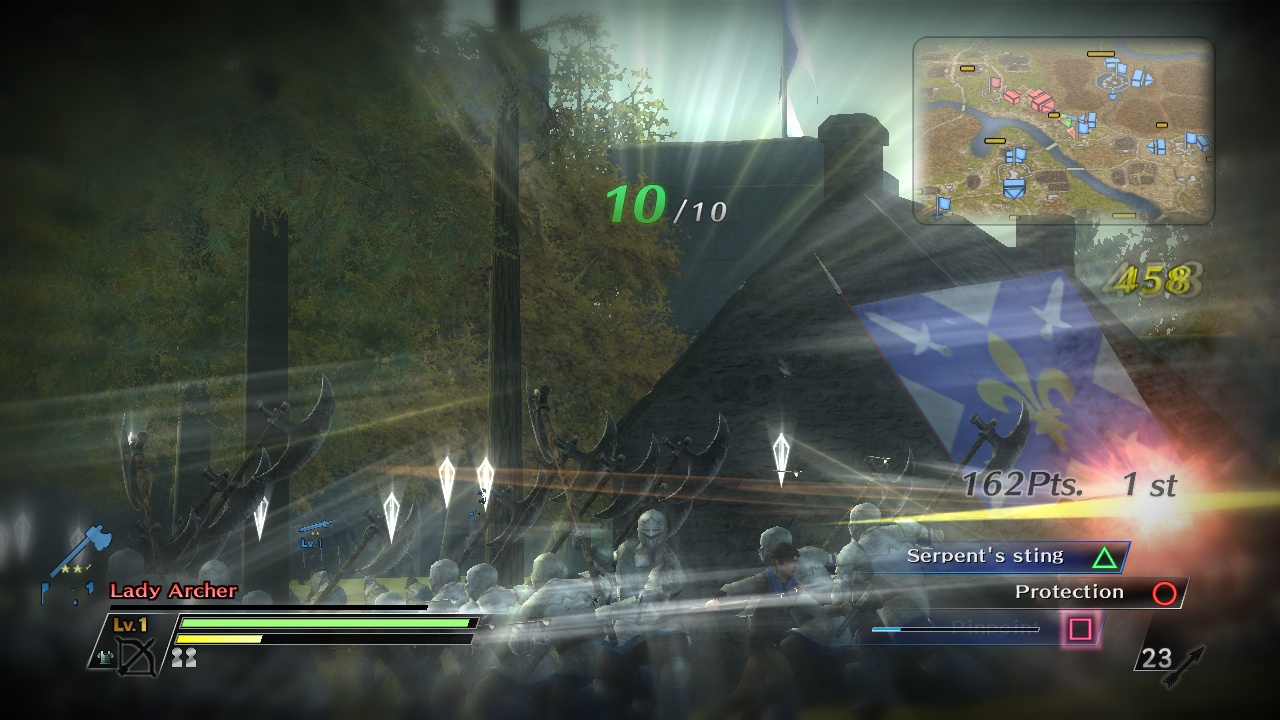This screenshot has width=1280, height=720.
Task: Click the Protection skill label
Action: pyautogui.click(x=1069, y=592)
